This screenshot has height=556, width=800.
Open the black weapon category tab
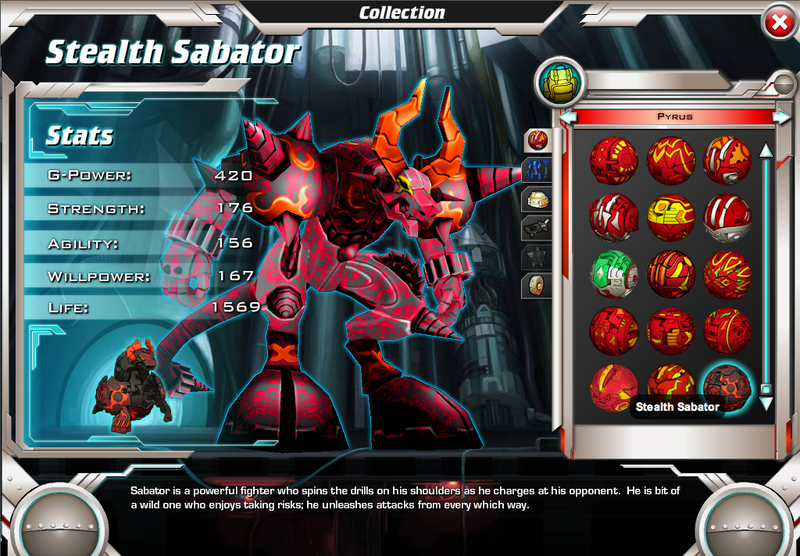[538, 227]
